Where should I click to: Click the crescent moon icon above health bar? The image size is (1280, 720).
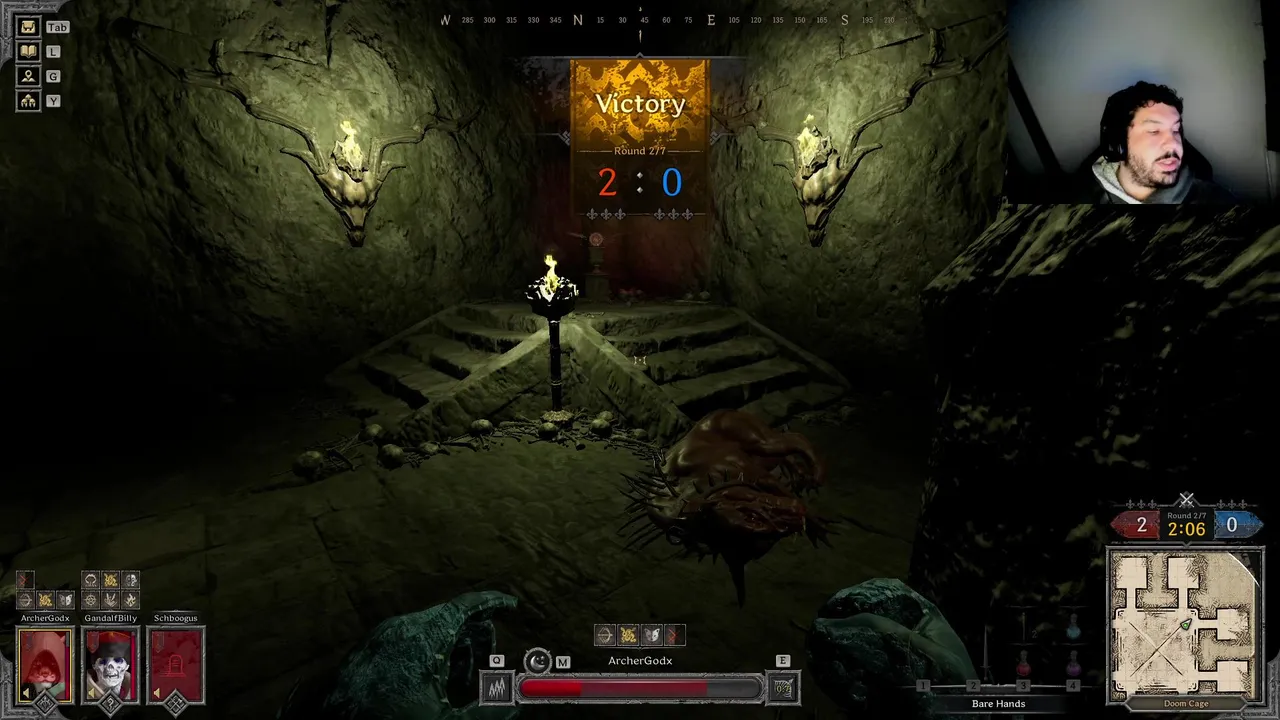pos(538,661)
